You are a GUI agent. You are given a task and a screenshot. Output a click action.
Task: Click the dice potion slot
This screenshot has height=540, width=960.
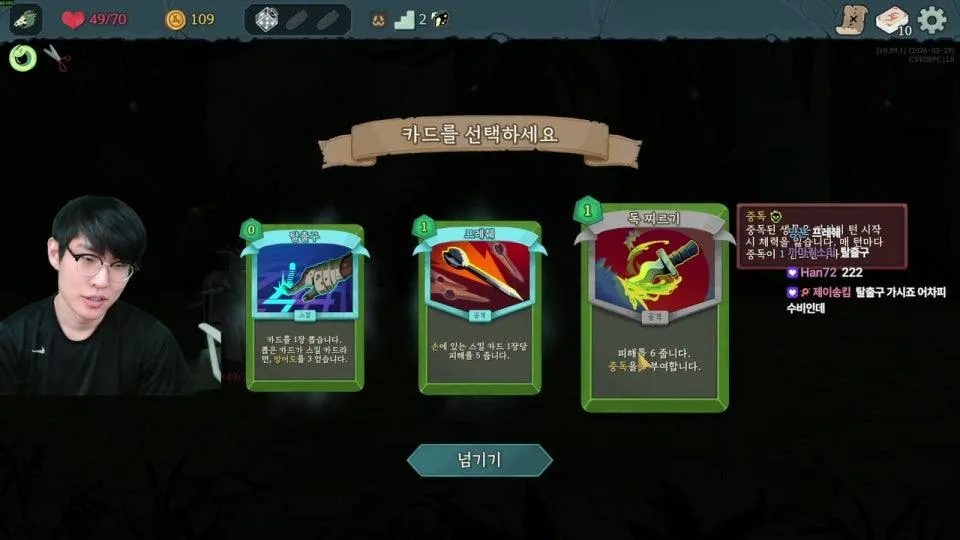[x=266, y=19]
